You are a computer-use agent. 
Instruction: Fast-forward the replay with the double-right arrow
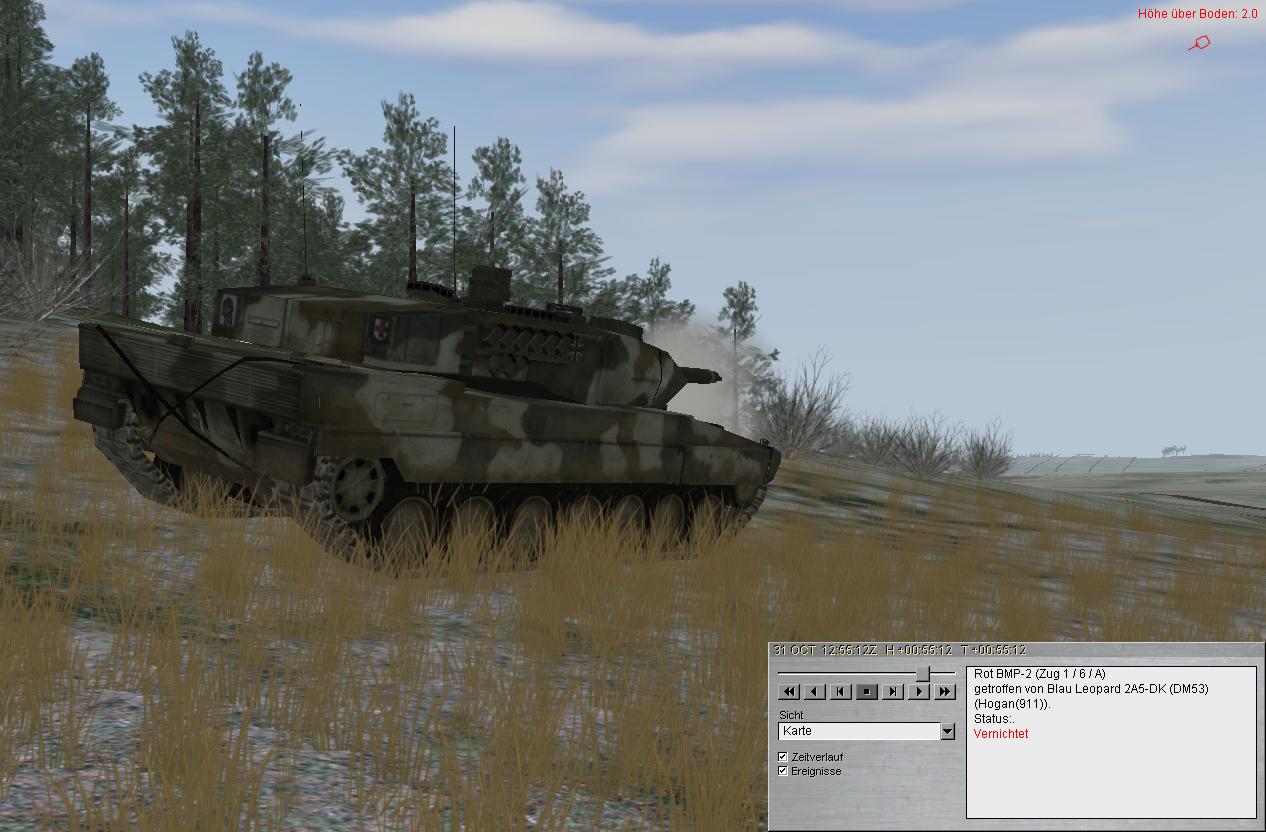(944, 691)
